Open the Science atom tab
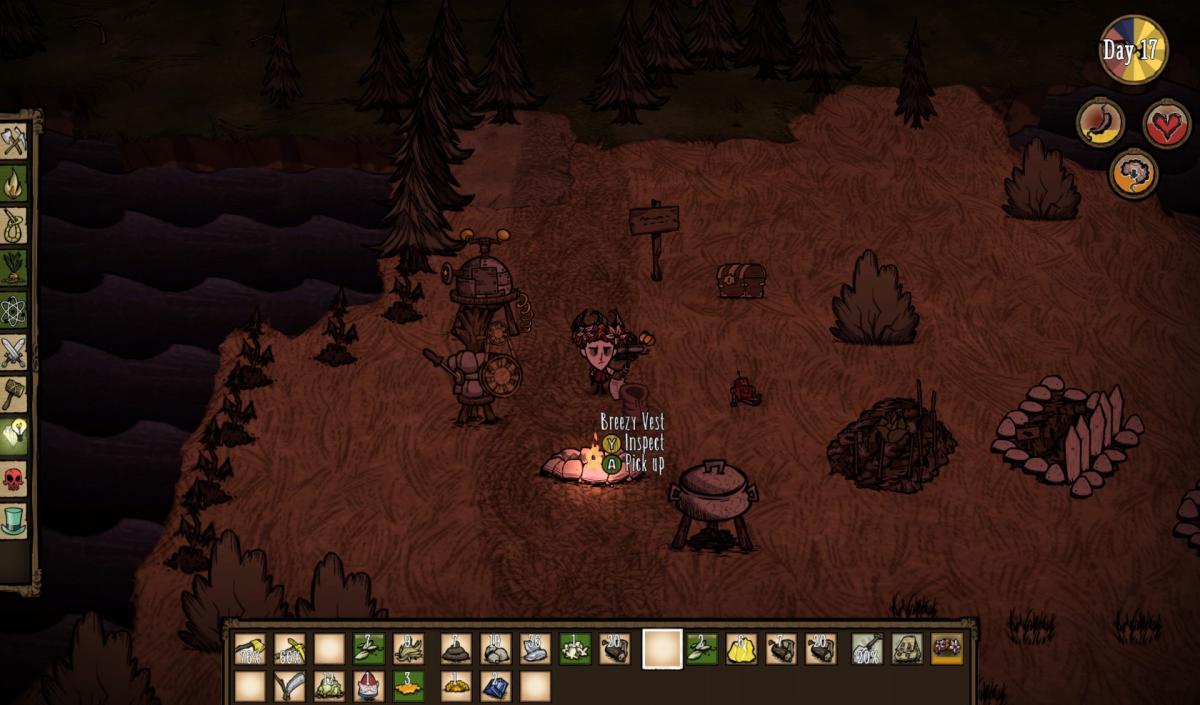Viewport: 1200px width, 705px height. point(13,311)
